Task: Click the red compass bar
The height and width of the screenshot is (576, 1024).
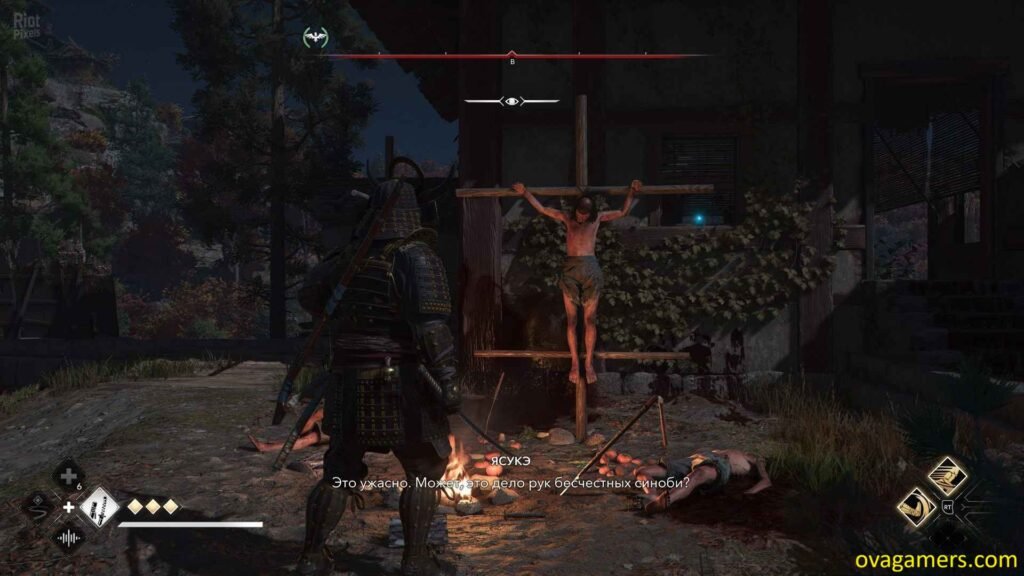Action: (512, 56)
